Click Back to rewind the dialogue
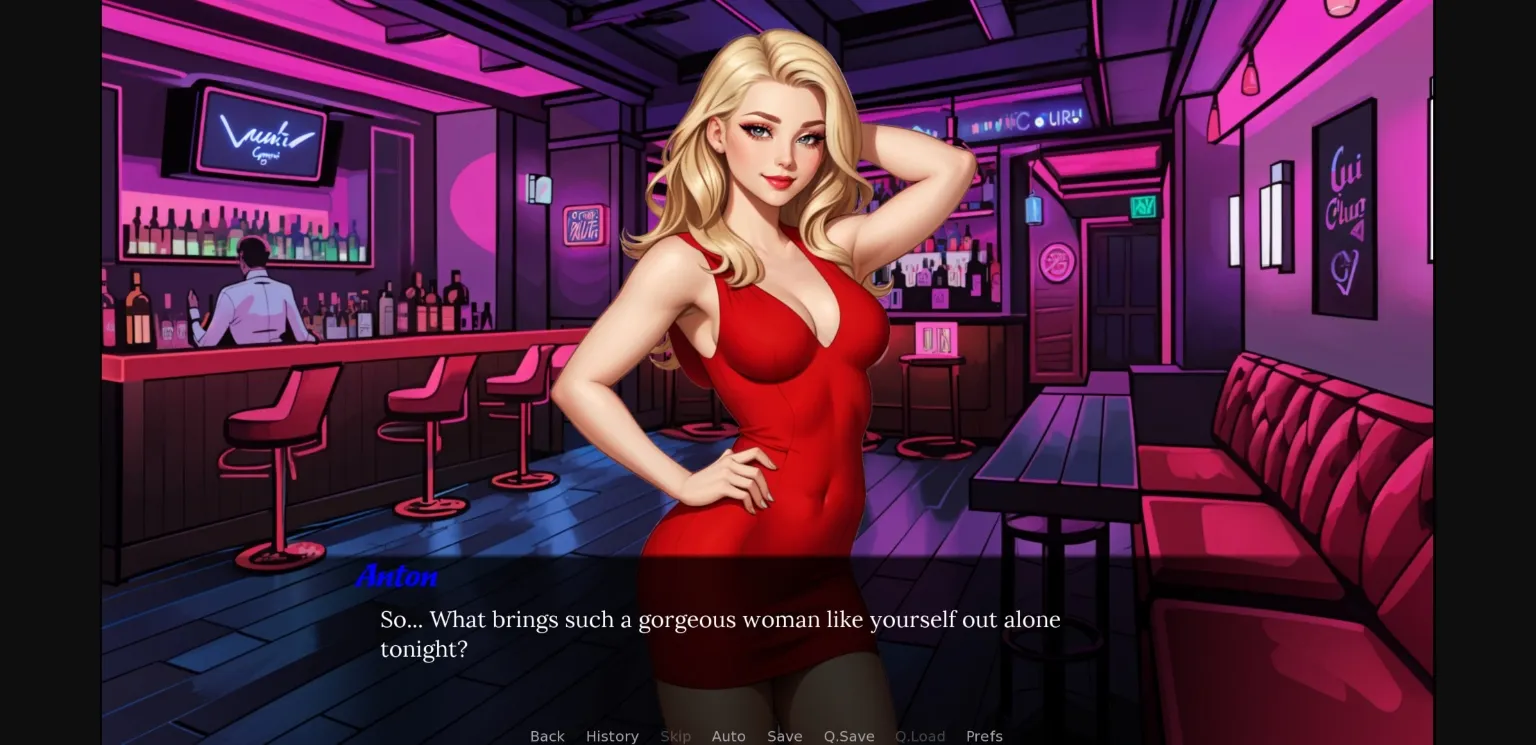Image resolution: width=1536 pixels, height=745 pixels. [x=546, y=736]
